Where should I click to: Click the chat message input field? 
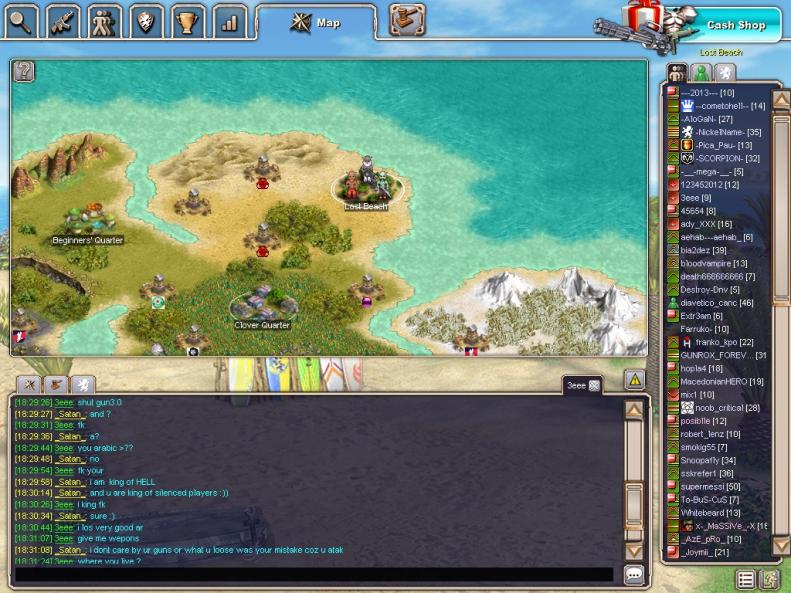(314, 575)
